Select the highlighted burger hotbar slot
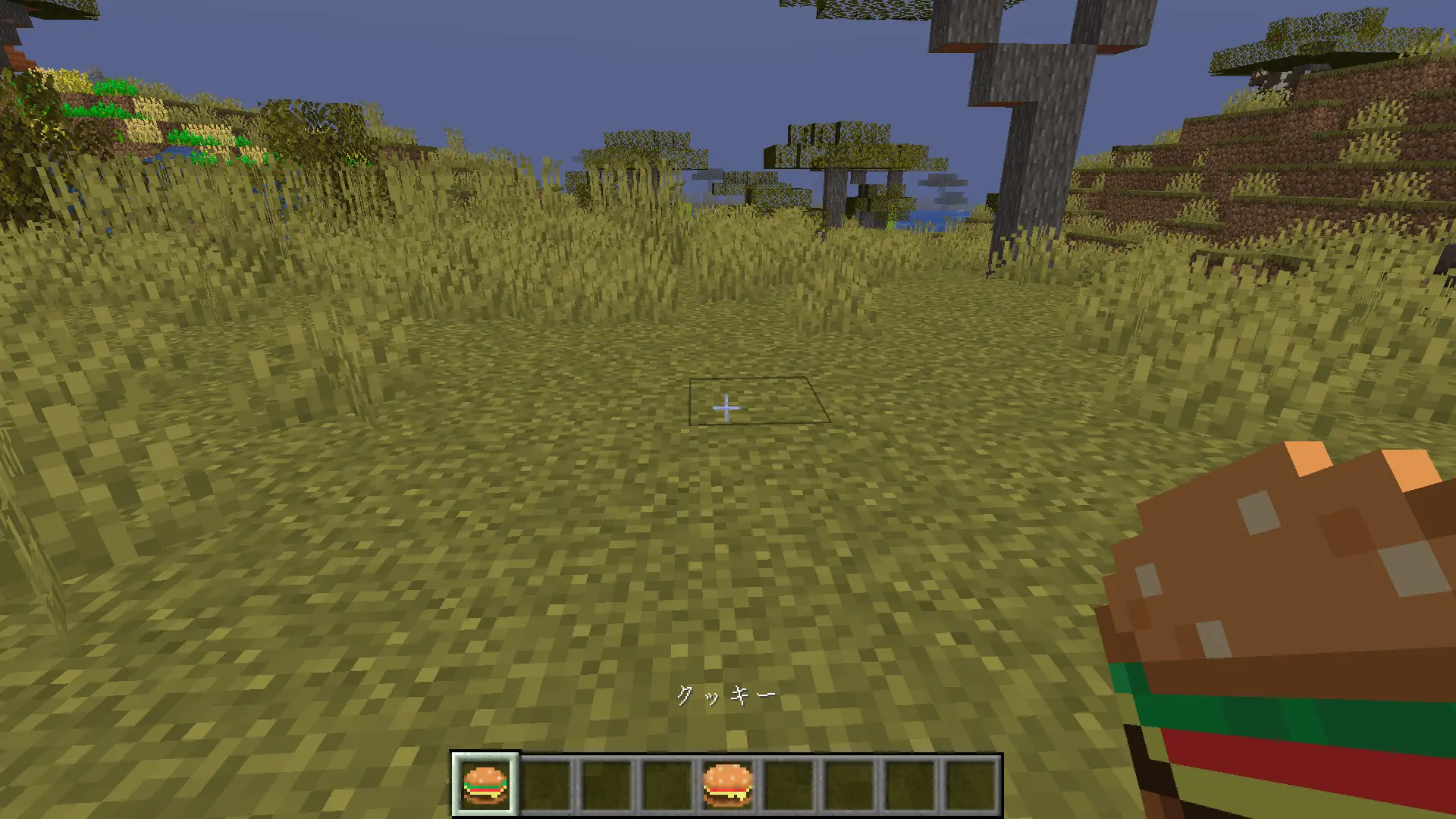The width and height of the screenshot is (1456, 819). tap(485, 784)
